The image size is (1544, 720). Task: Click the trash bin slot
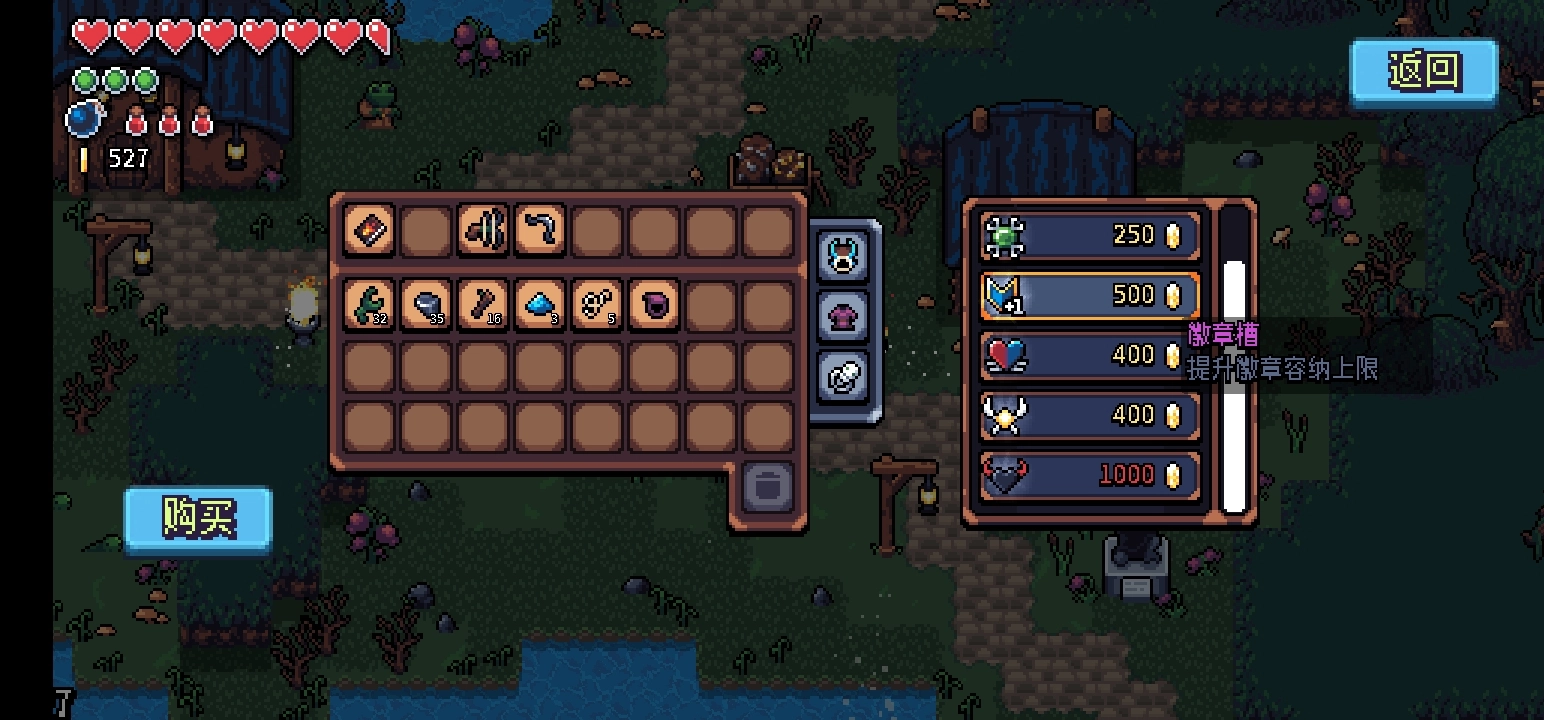coord(767,487)
